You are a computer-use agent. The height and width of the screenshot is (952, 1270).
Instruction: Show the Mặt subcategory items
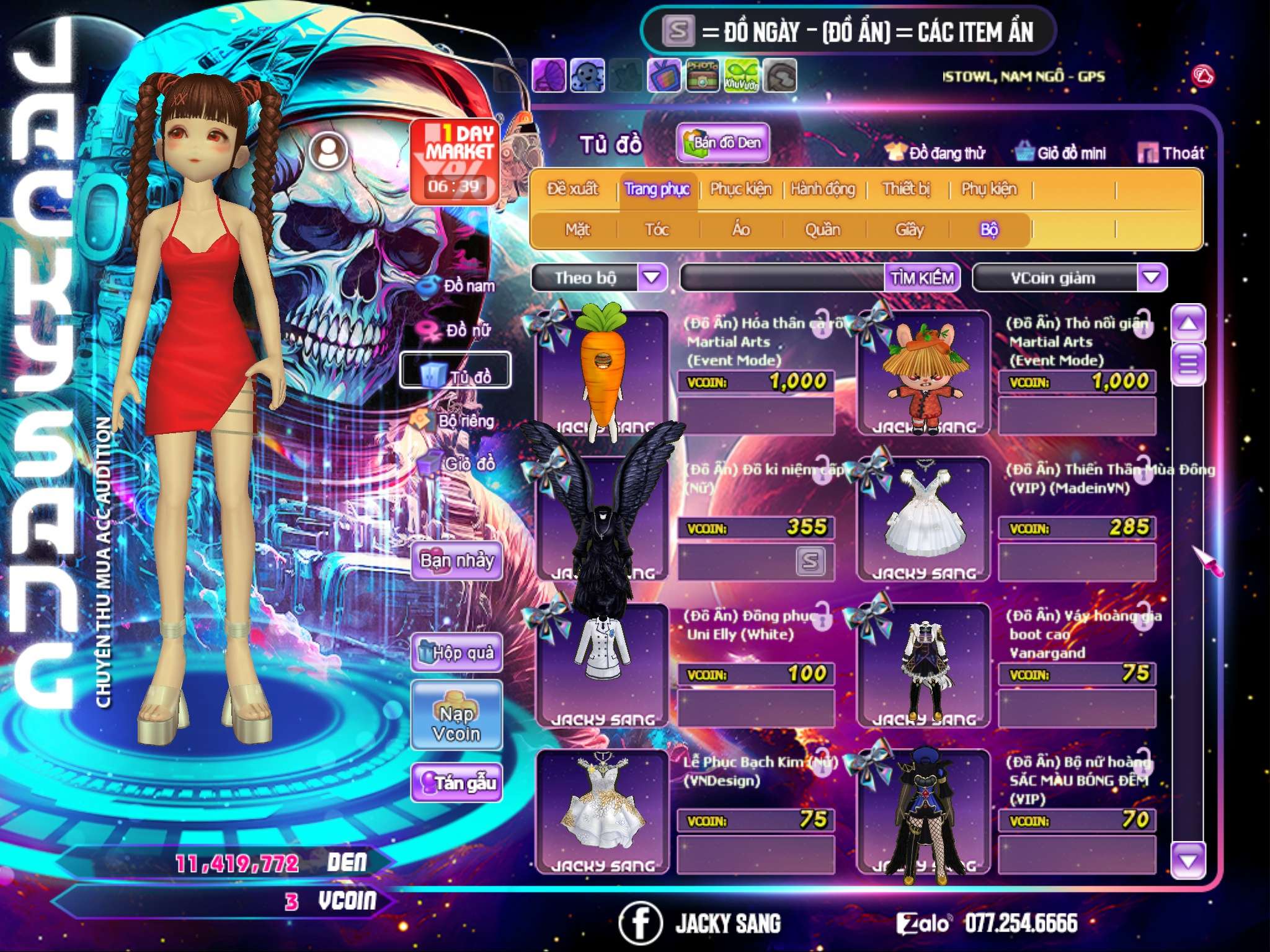pyautogui.click(x=577, y=230)
